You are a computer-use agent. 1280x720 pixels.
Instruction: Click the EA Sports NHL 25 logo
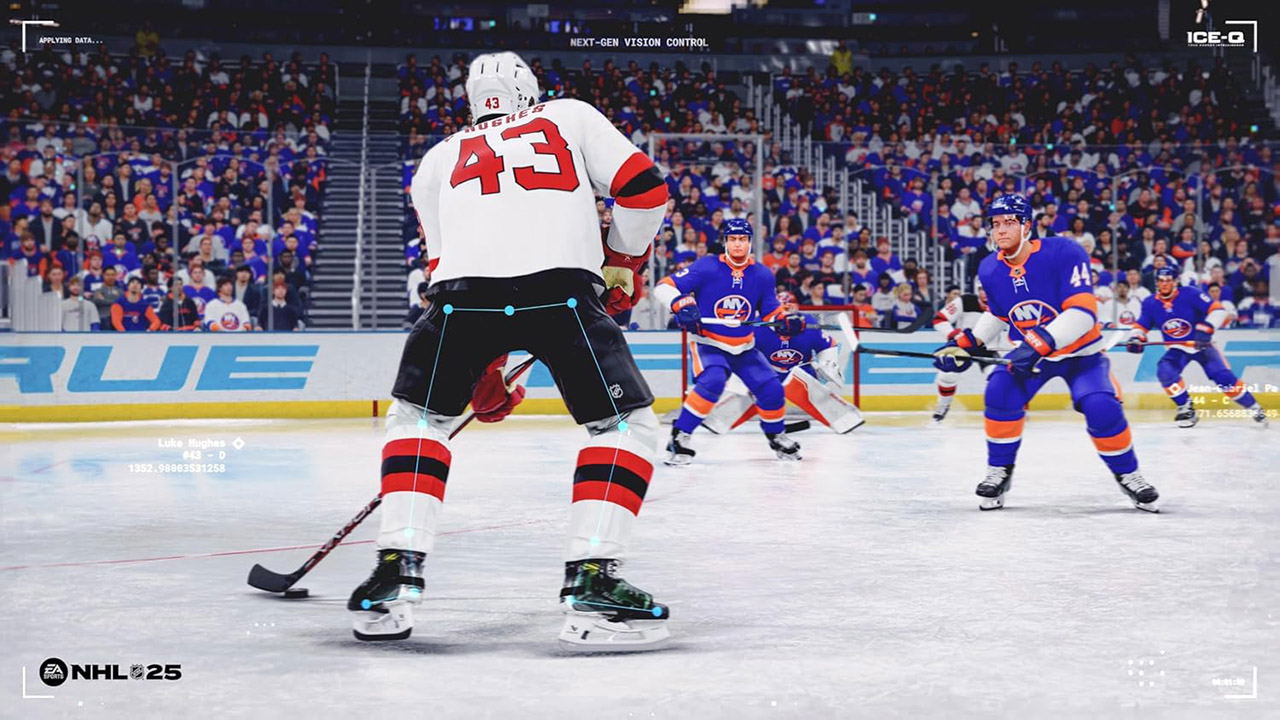pos(110,672)
